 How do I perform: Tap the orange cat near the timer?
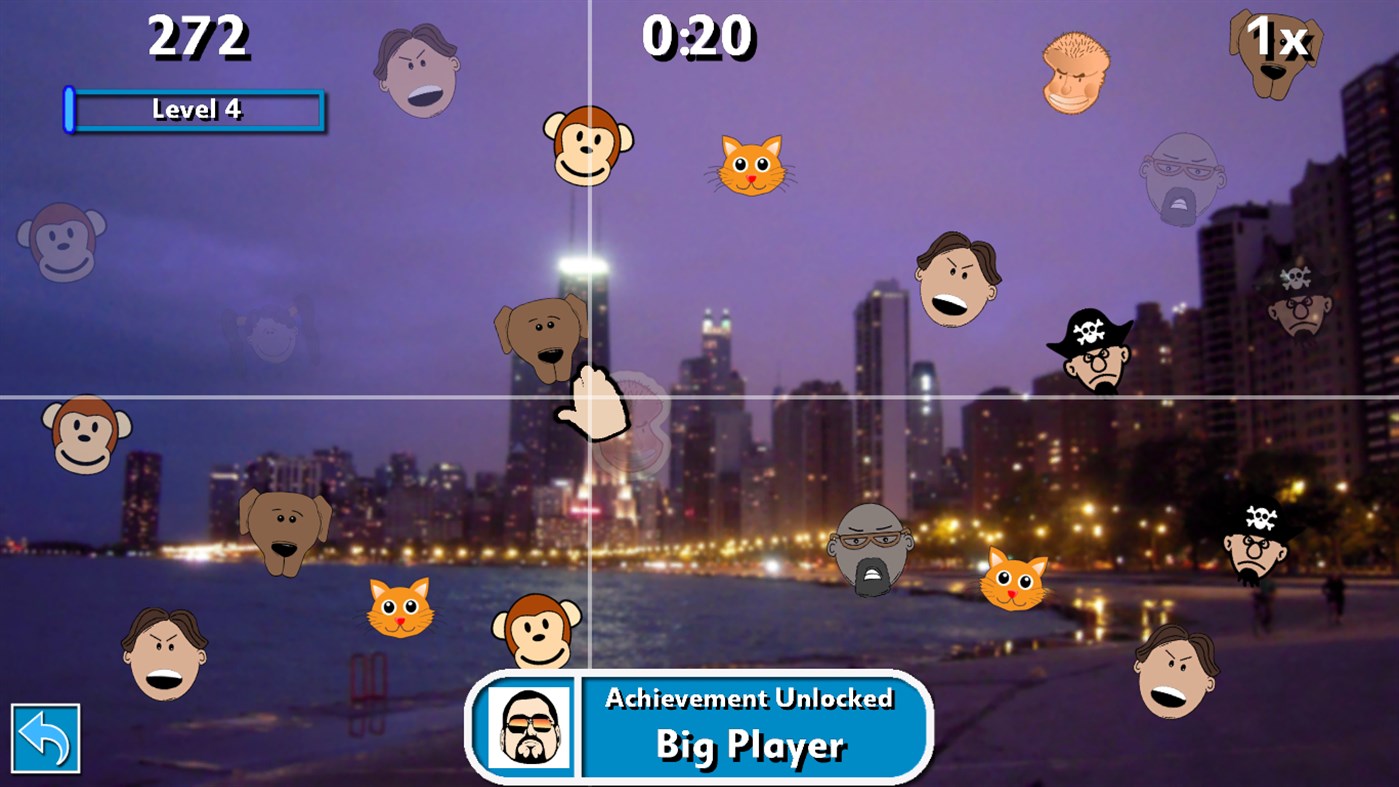(751, 163)
